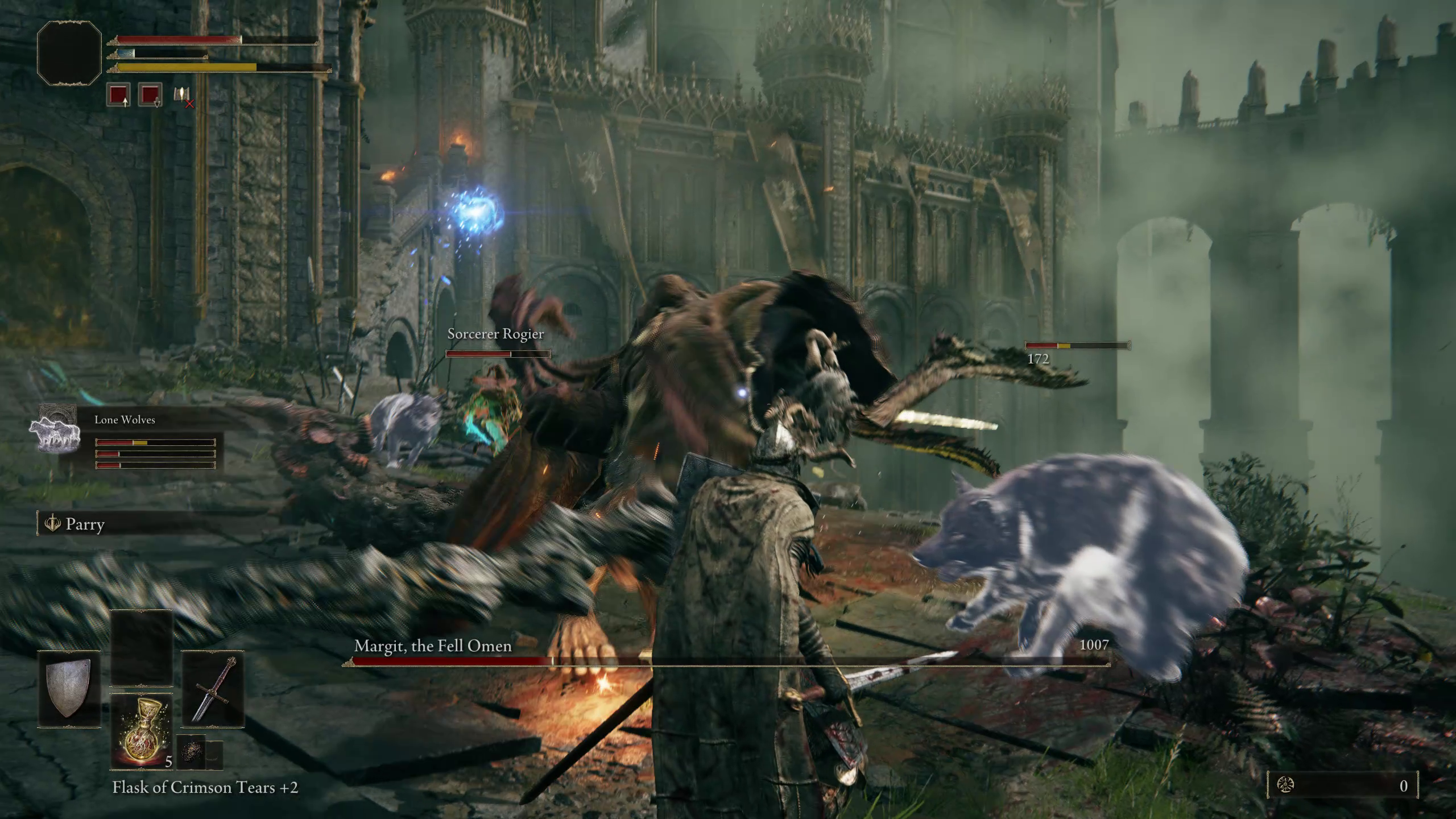Select the Flask of Crimson Tears slot
The width and height of the screenshot is (1456, 819).
pos(142,732)
